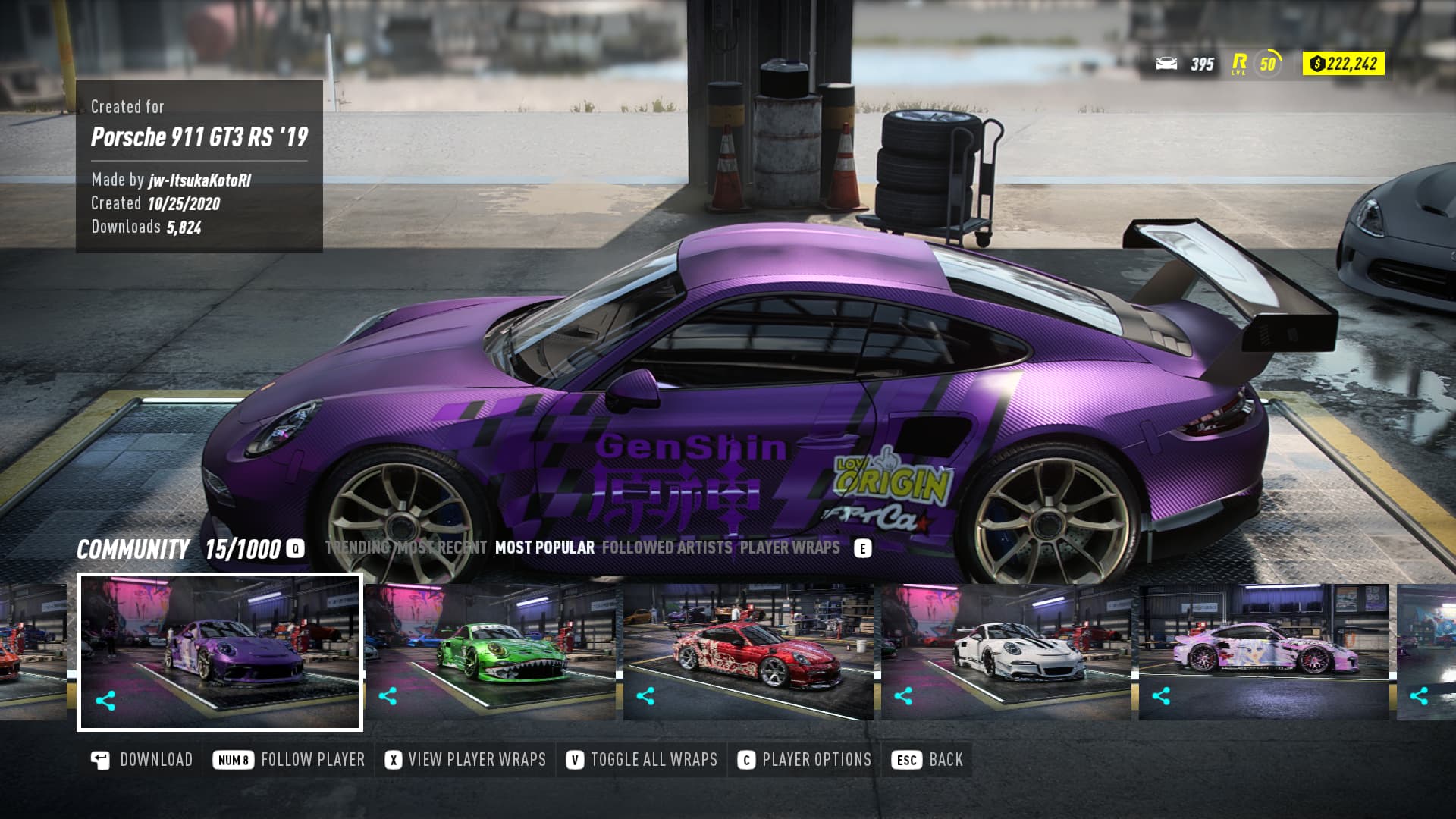The height and width of the screenshot is (819, 1456).
Task: Show the Followed Artists tab
Action: [x=667, y=548]
